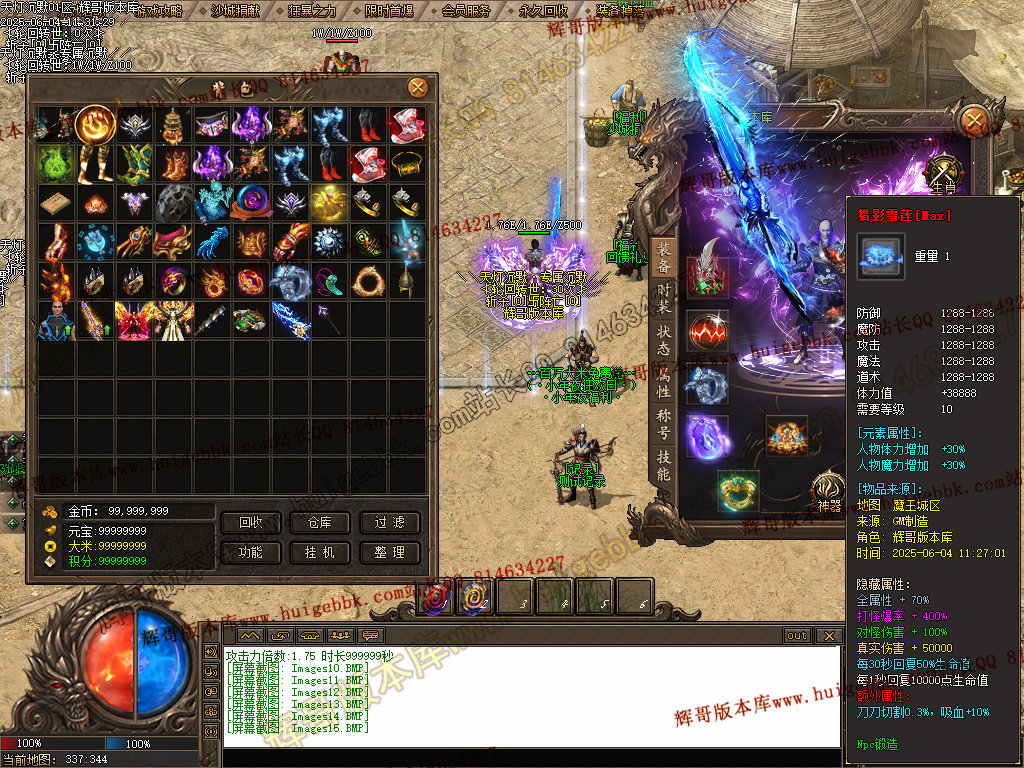This screenshot has width=1024, height=768.
Task: Open 会员服务 member services
Action: pyautogui.click(x=465, y=11)
